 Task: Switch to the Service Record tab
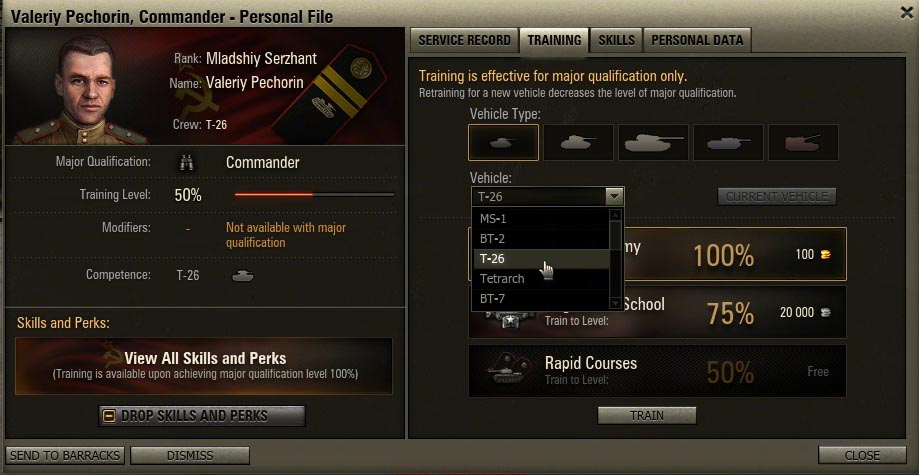(x=463, y=41)
